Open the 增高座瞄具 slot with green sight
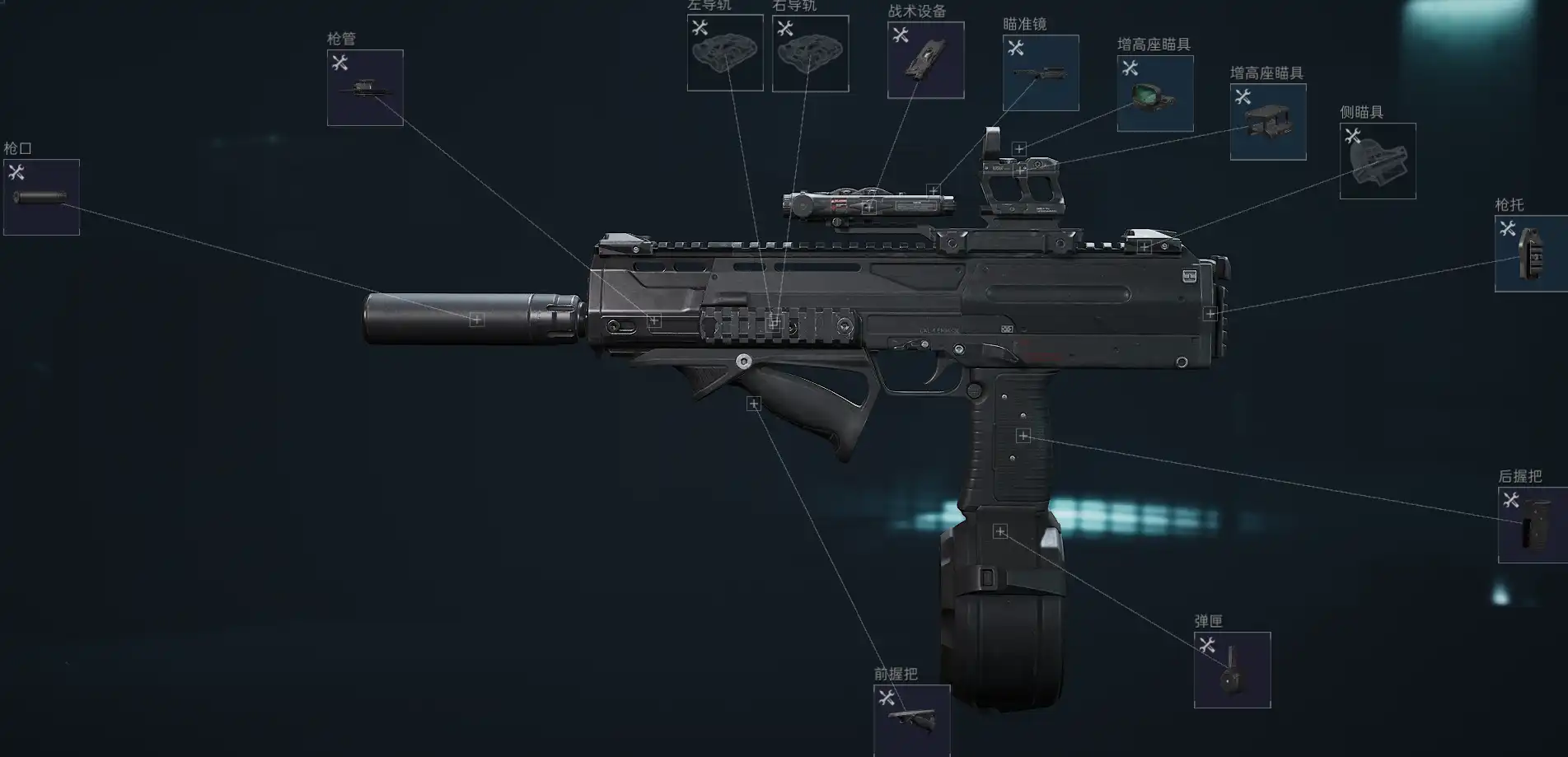1568x757 pixels. coord(1154,93)
